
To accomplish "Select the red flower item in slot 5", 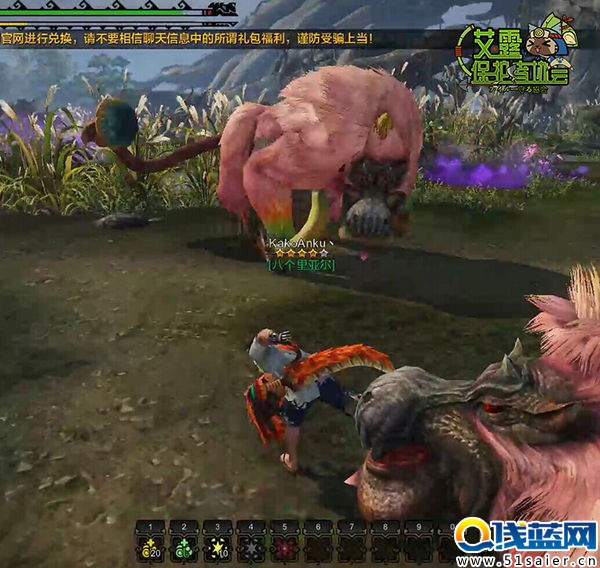I will [x=284, y=546].
